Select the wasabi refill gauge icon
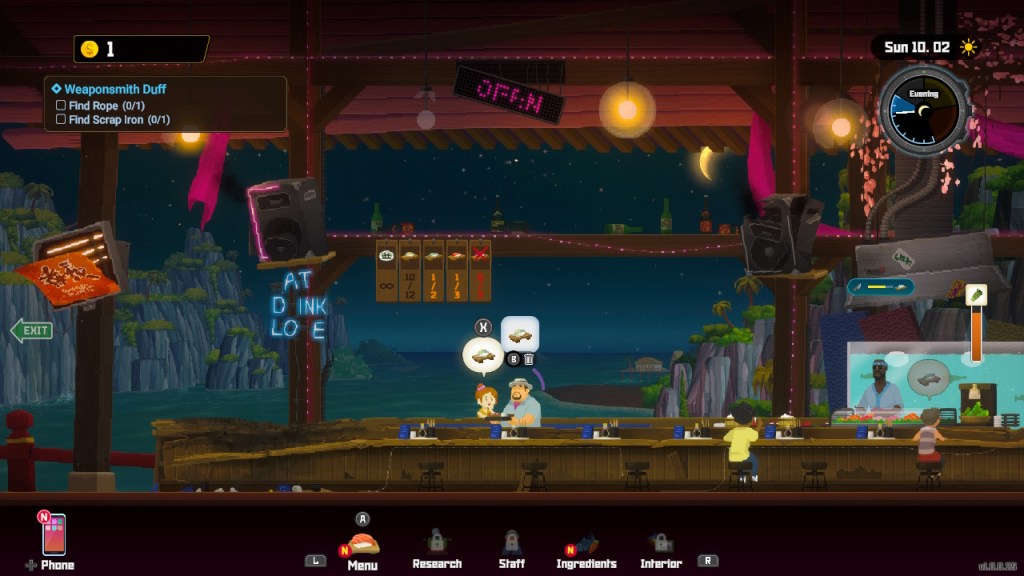1024x576 pixels. tap(976, 294)
